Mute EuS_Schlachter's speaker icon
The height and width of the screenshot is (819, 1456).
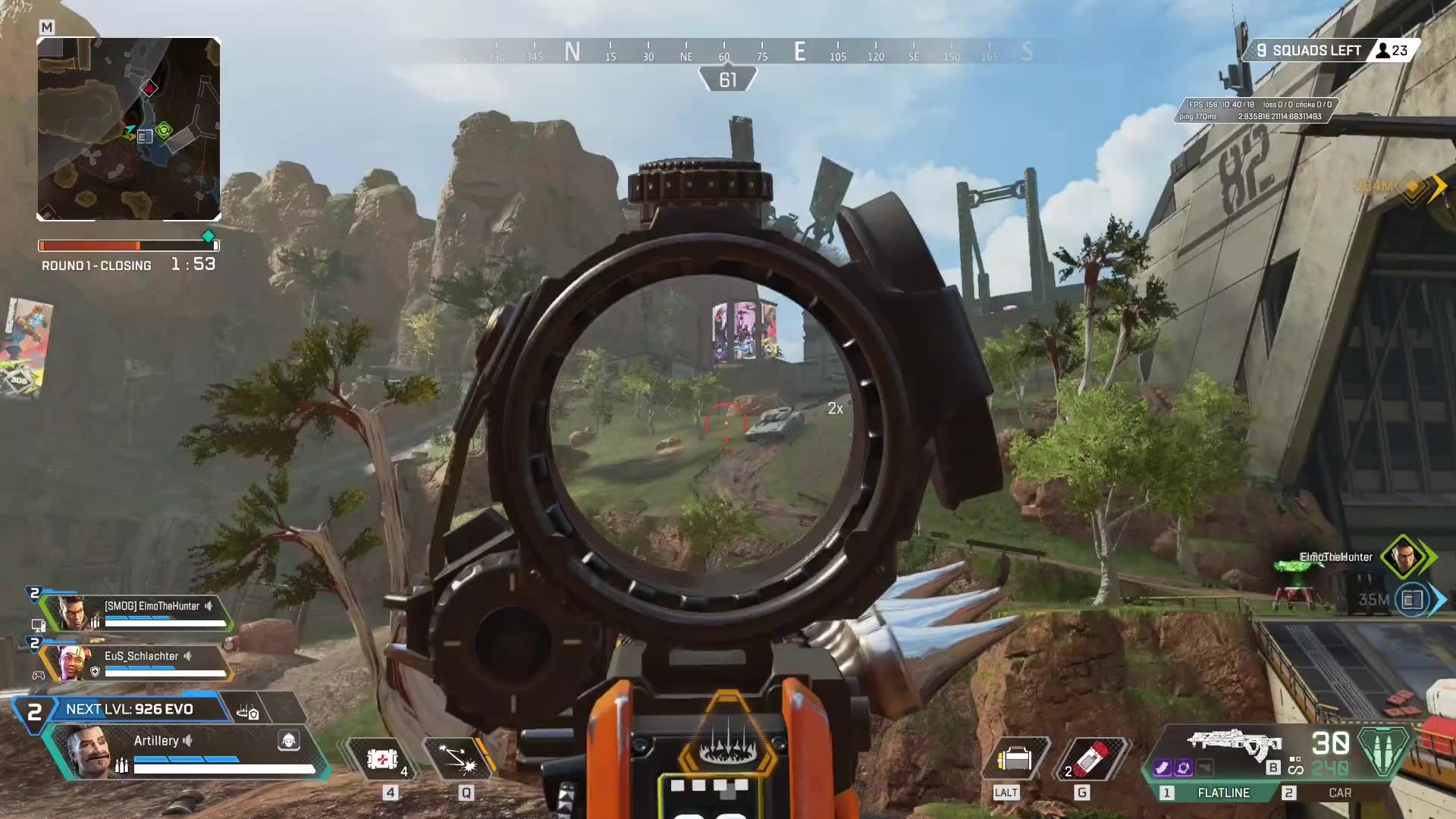(188, 655)
